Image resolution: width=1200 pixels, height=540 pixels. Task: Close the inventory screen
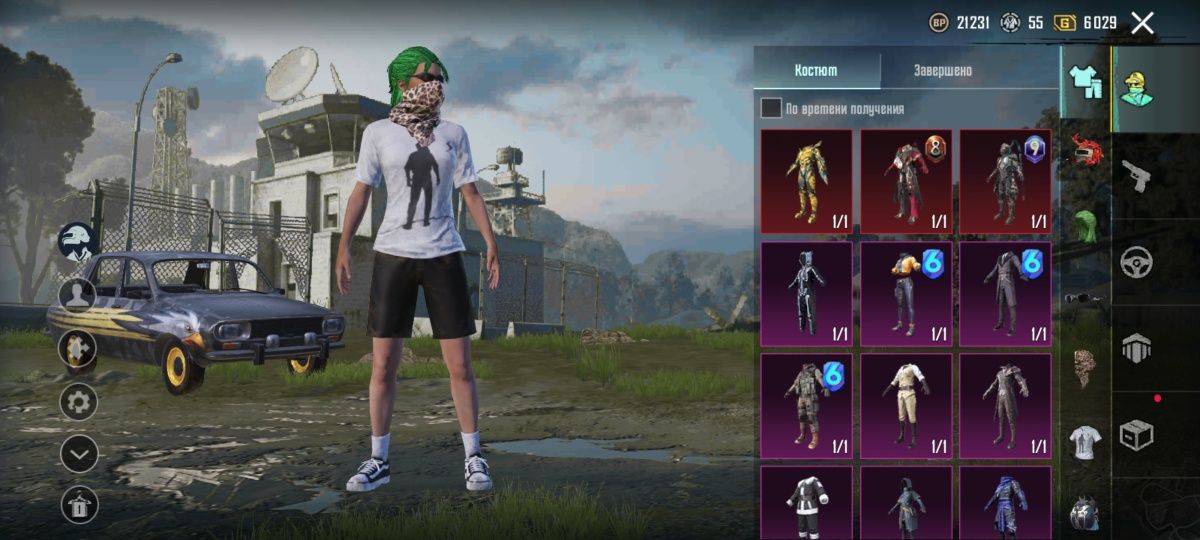click(x=1142, y=24)
